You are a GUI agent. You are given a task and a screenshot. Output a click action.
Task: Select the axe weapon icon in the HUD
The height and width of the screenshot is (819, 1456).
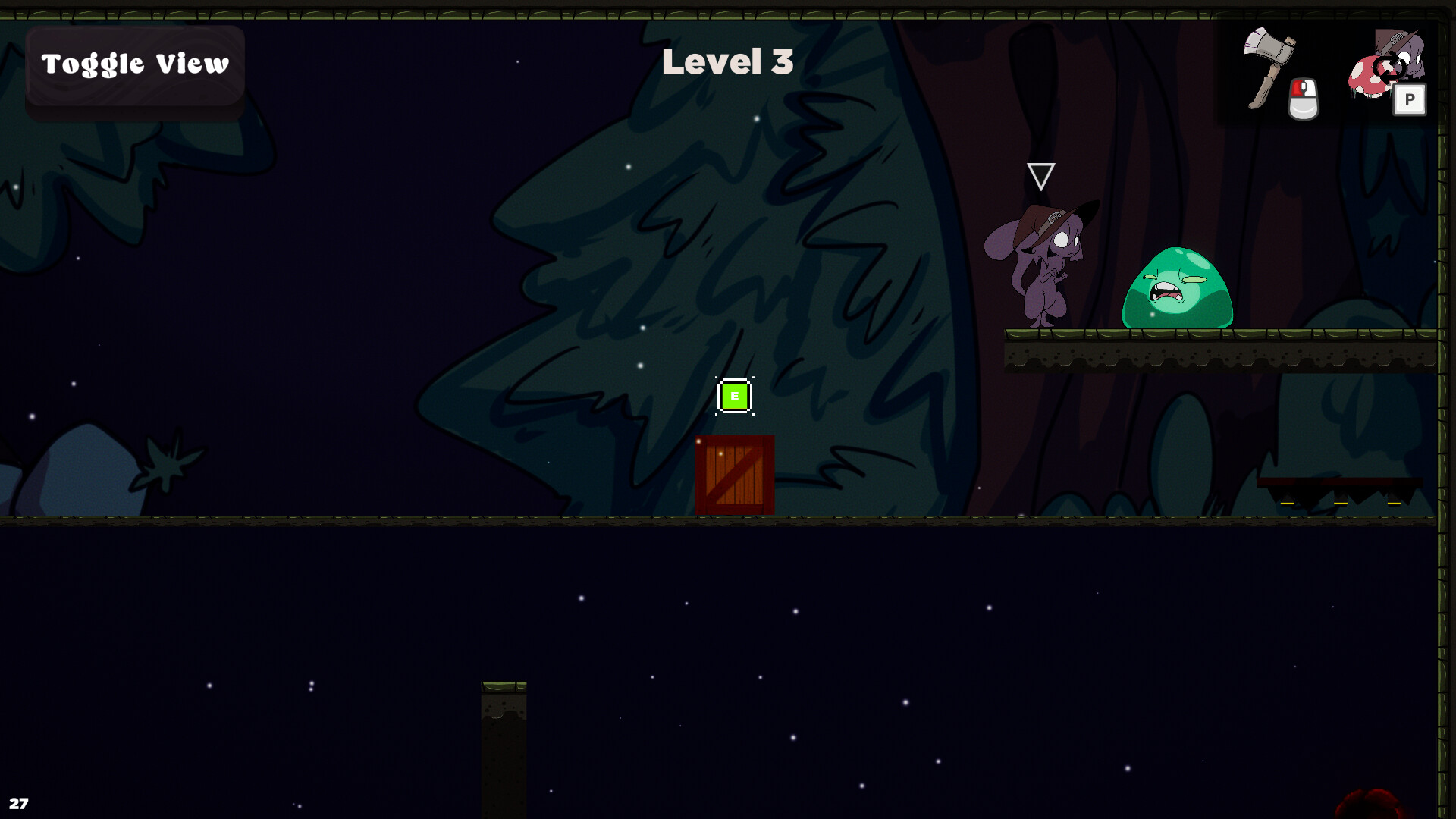[1270, 64]
